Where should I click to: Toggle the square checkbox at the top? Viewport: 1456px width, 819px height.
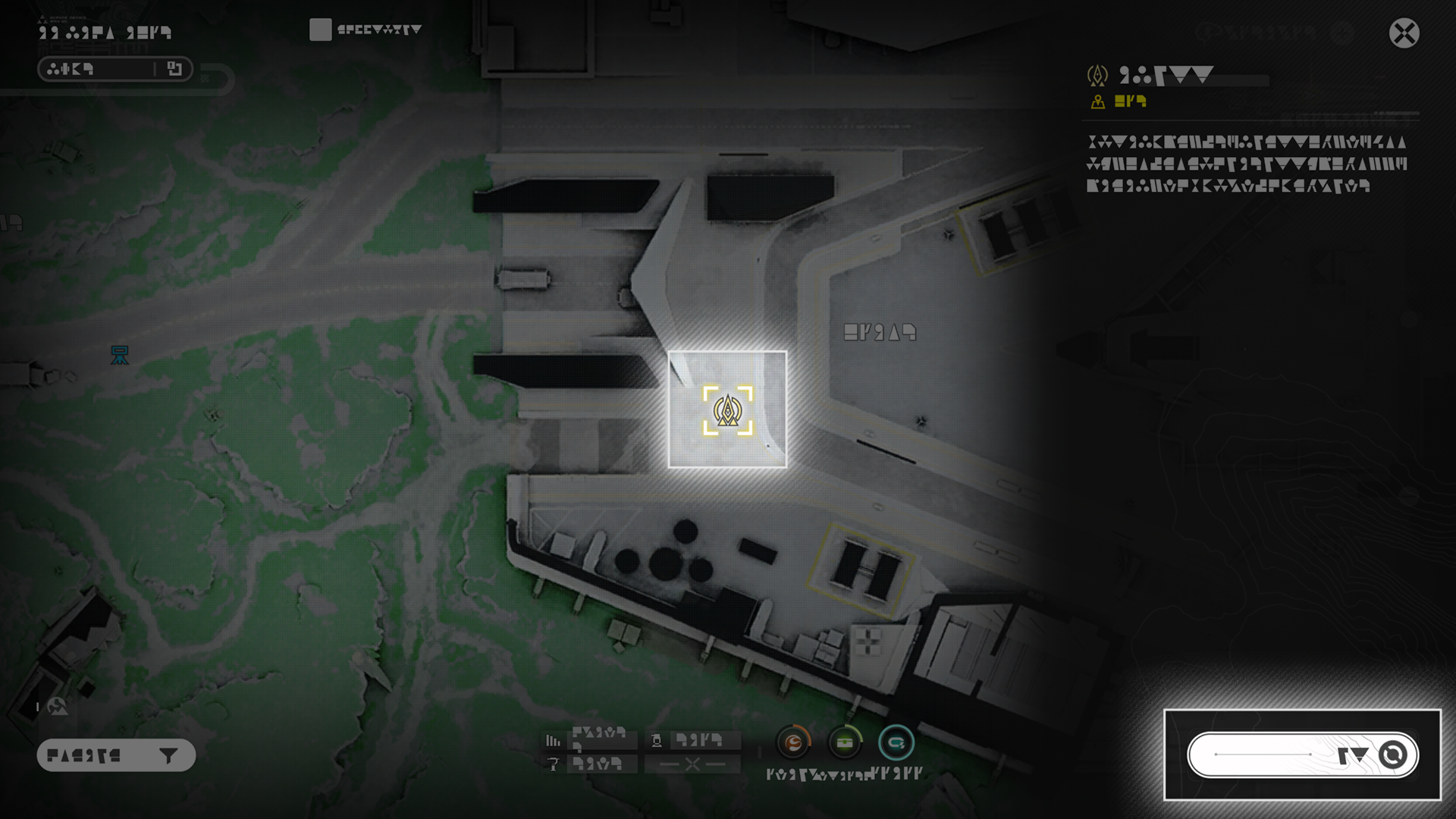pyautogui.click(x=320, y=30)
